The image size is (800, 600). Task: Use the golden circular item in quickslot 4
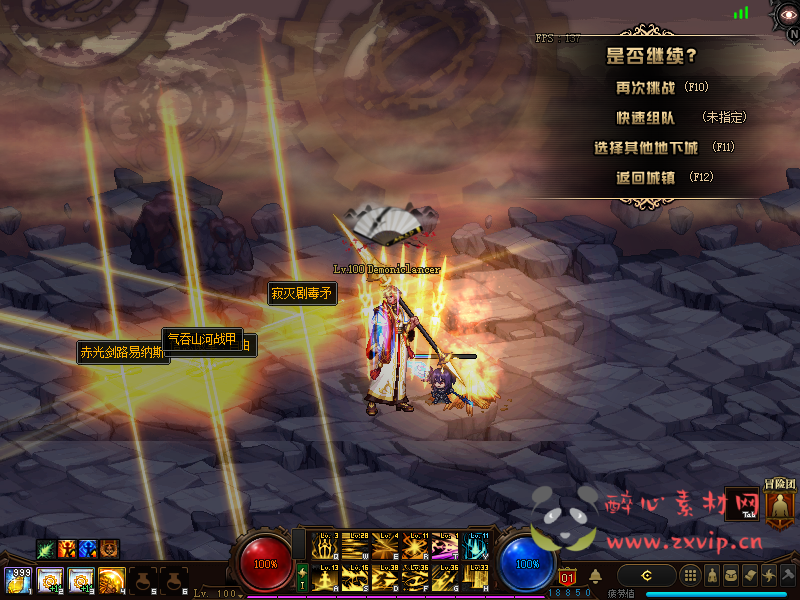(x=112, y=580)
